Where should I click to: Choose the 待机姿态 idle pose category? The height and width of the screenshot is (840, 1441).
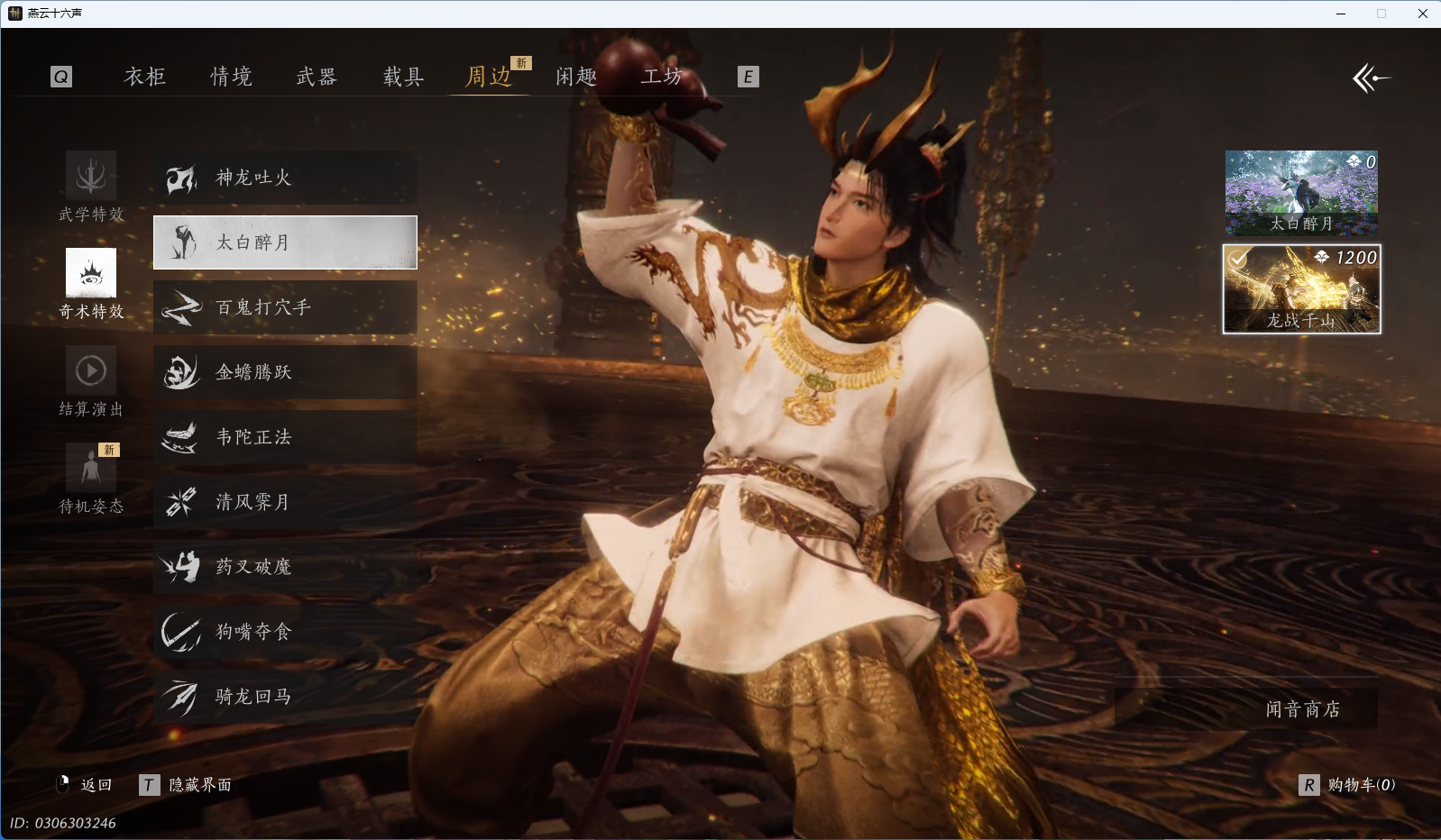point(91,479)
